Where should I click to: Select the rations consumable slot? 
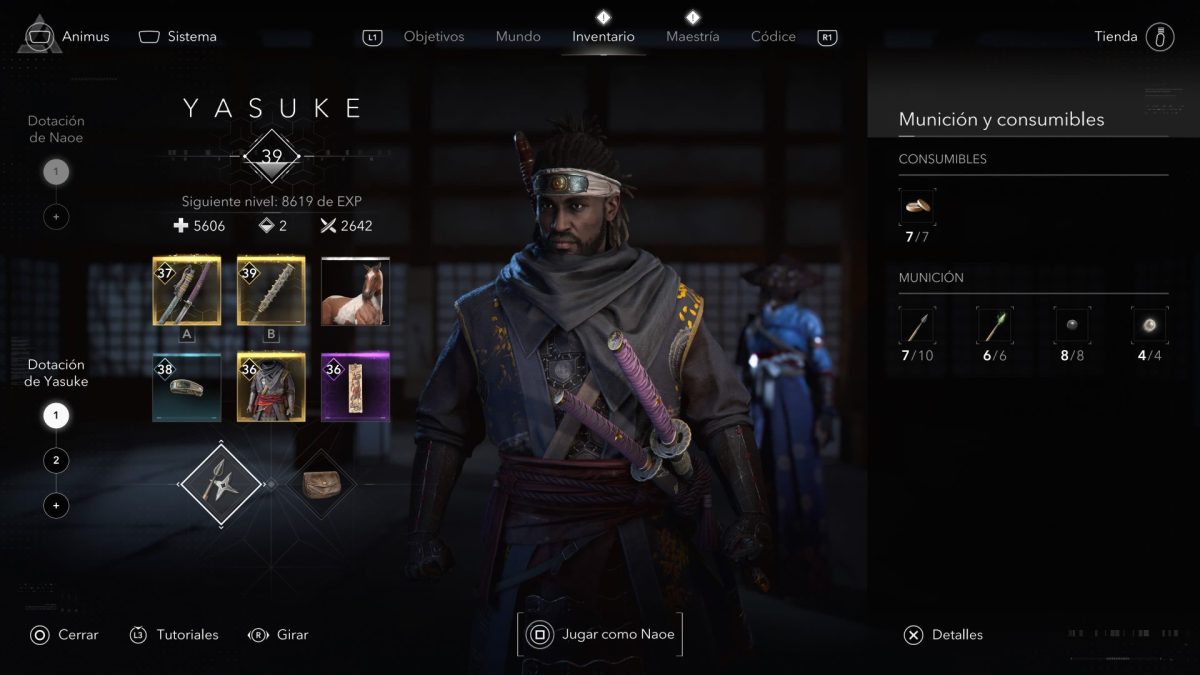(x=917, y=207)
